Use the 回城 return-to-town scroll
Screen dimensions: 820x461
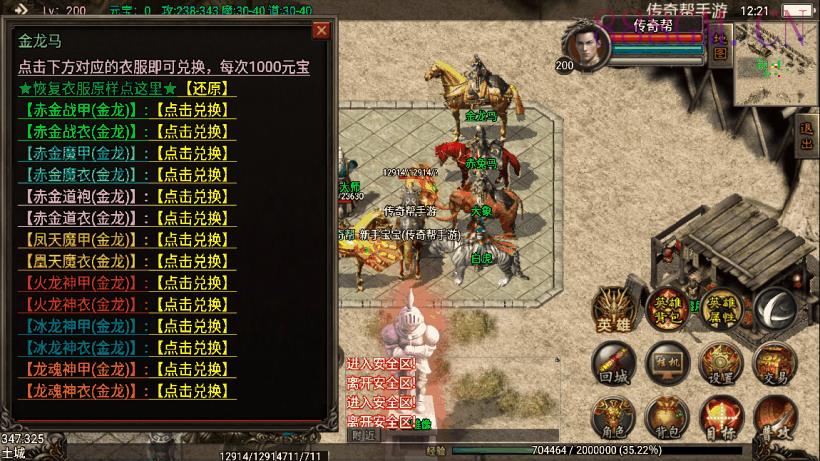[613, 364]
